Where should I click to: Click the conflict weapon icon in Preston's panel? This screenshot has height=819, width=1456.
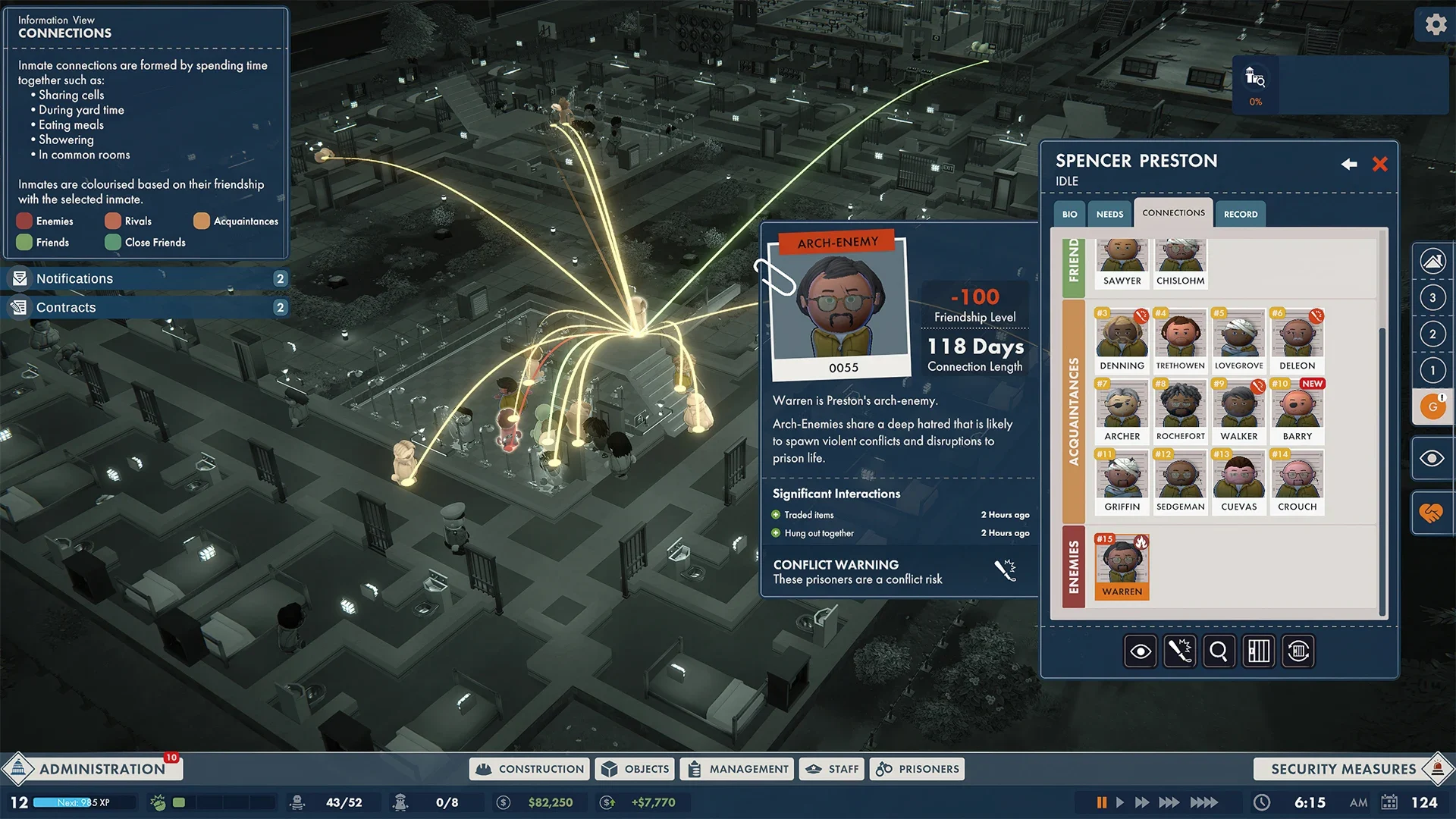coord(1179,651)
